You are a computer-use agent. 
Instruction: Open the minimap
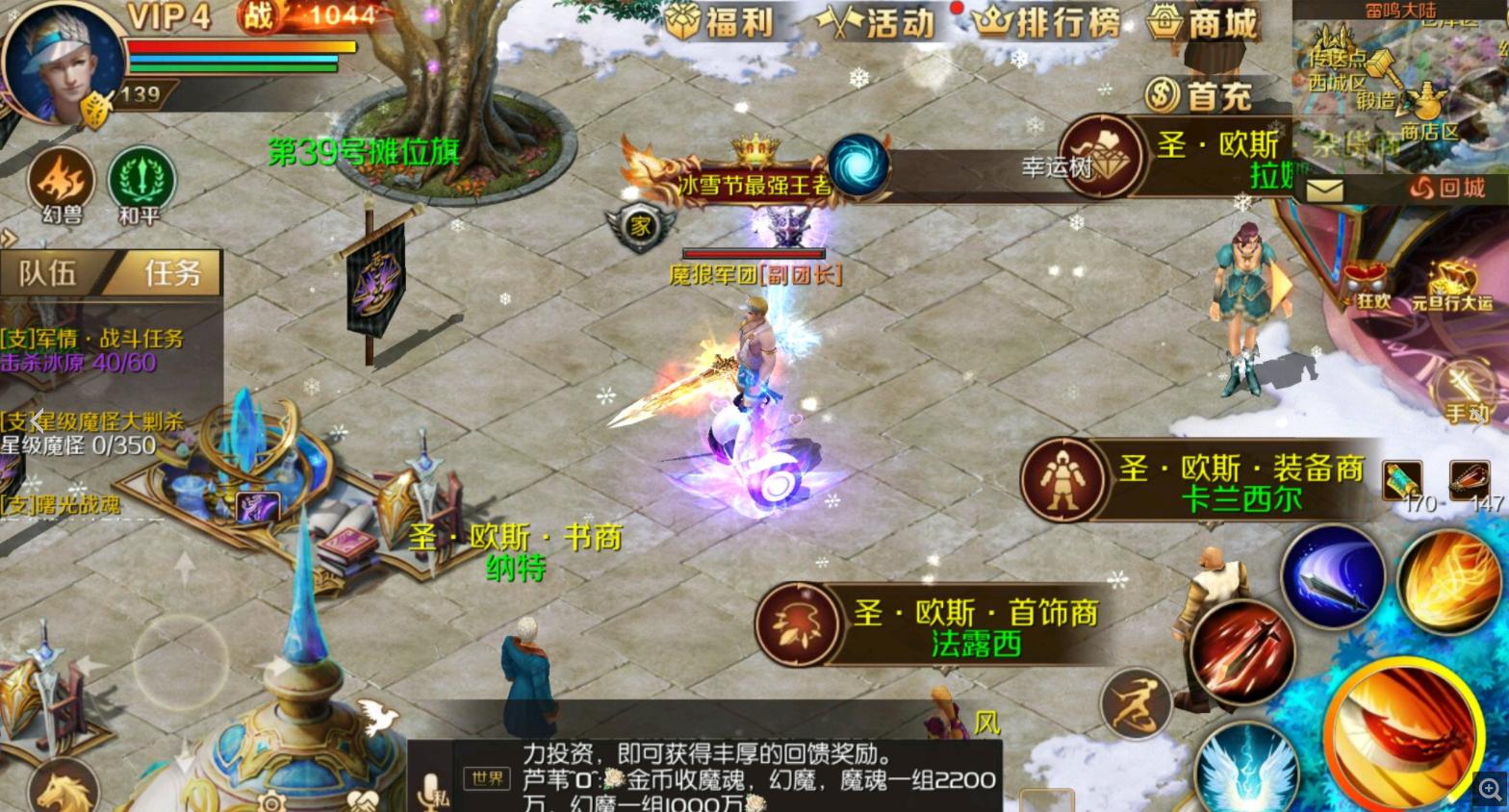[1400, 87]
